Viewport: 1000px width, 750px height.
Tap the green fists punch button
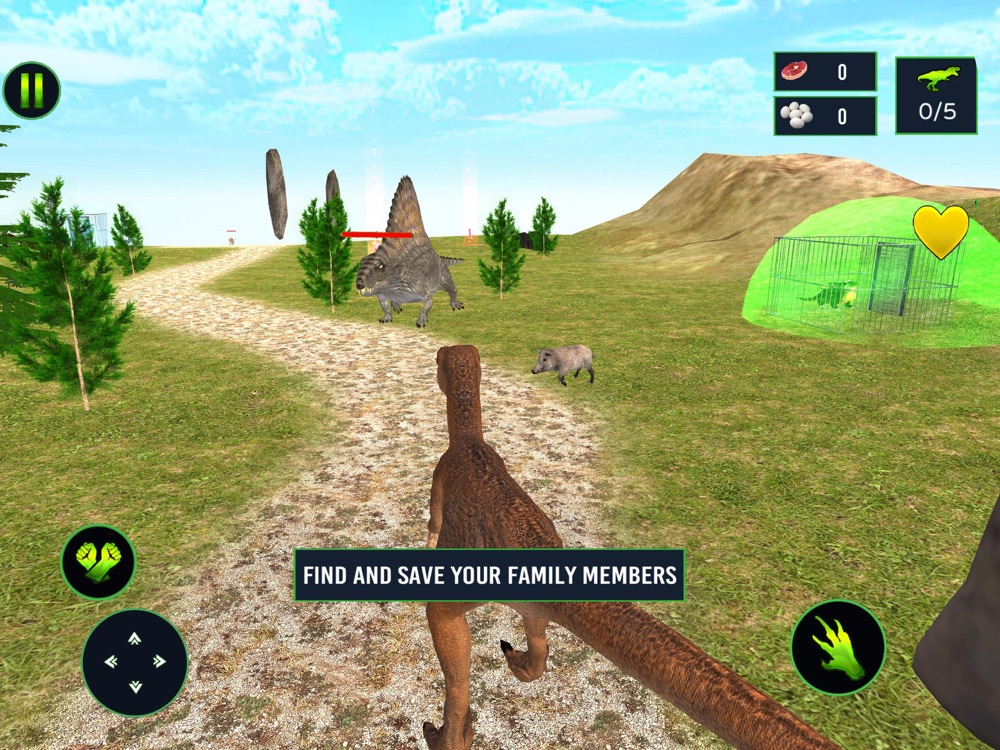point(98,562)
